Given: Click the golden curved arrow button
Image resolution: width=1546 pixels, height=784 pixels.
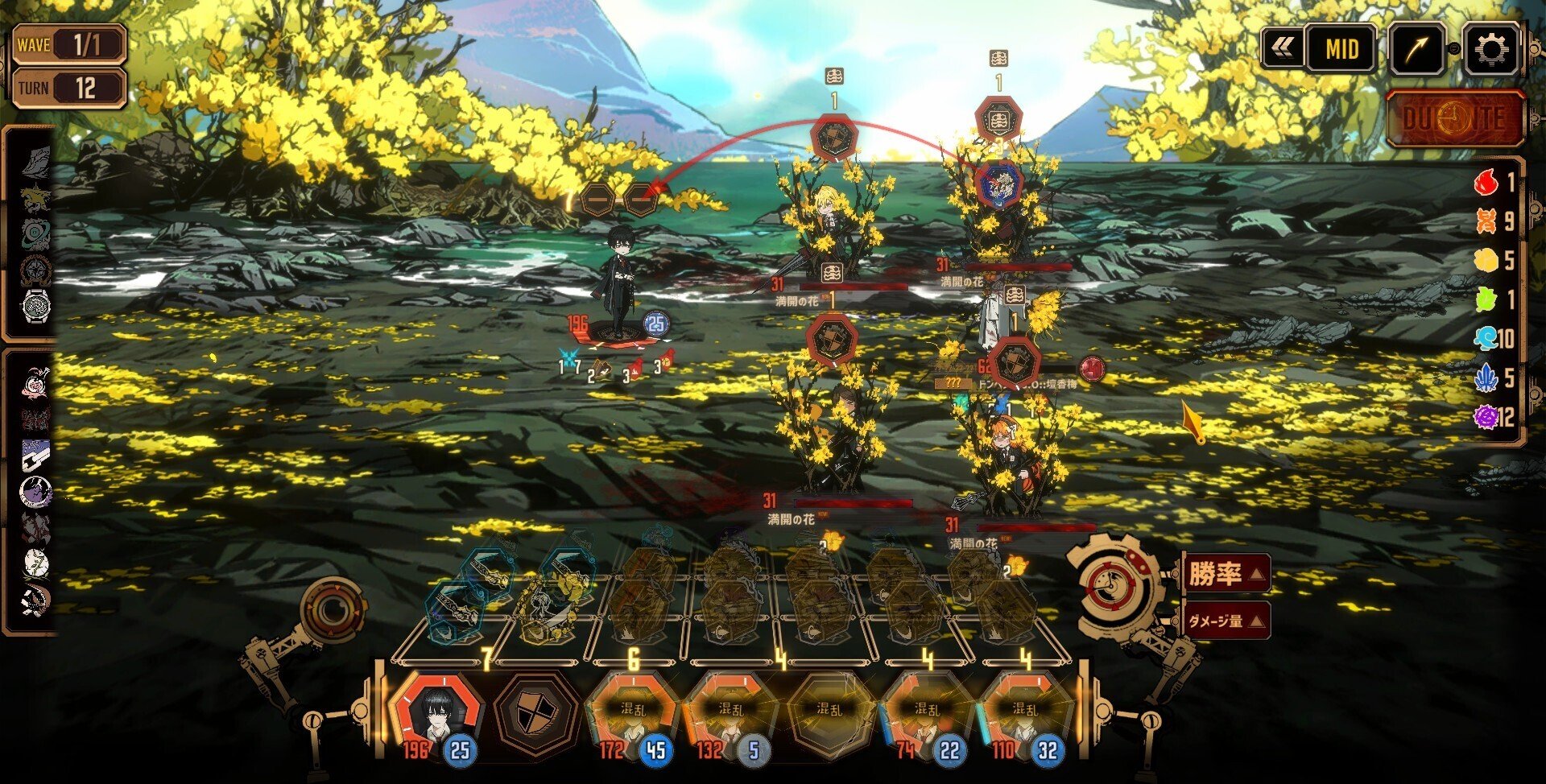Looking at the screenshot, I should [x=1416, y=49].
